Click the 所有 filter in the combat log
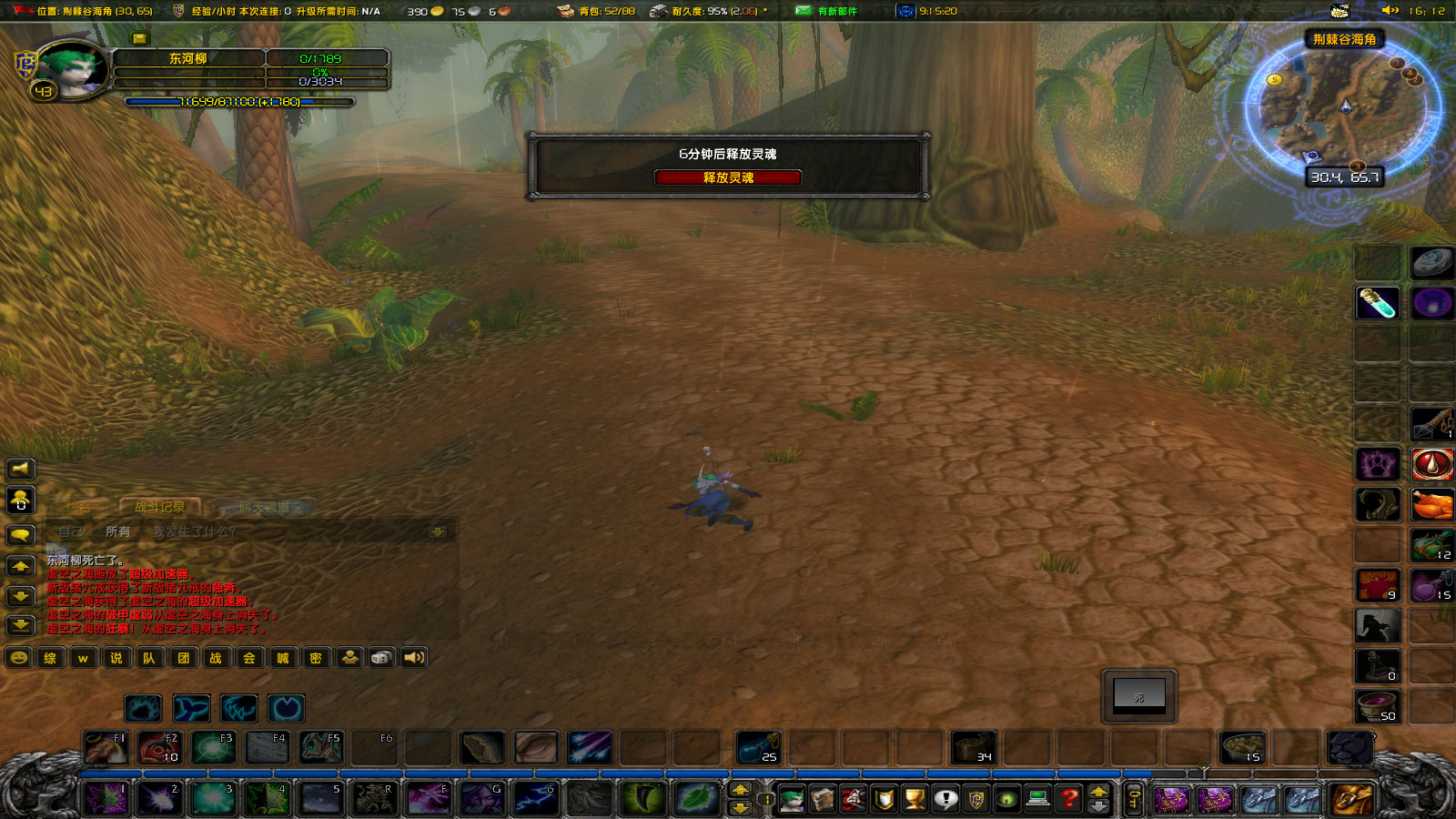This screenshot has height=819, width=1456. (118, 531)
